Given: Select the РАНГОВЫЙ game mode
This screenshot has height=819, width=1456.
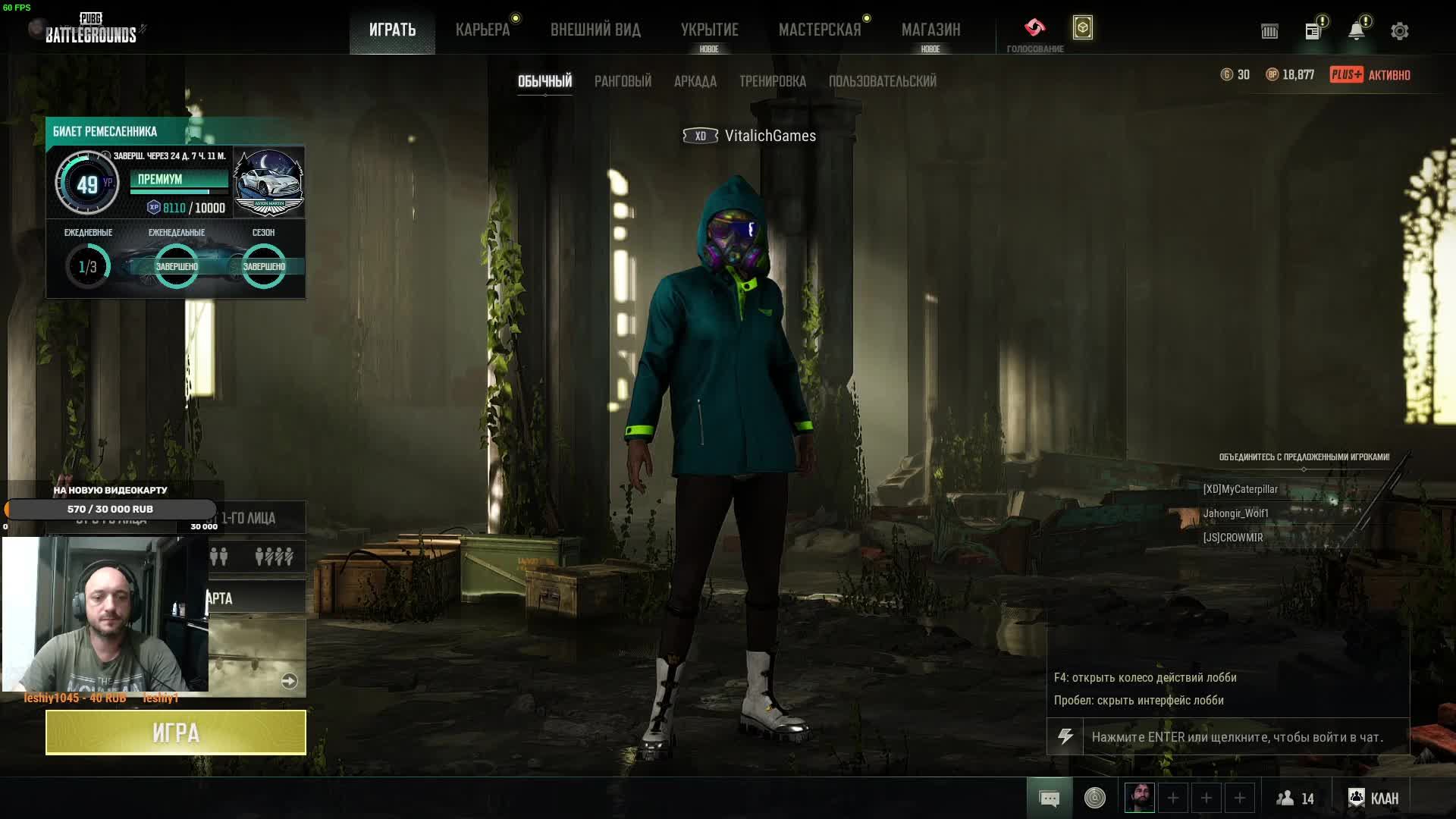Looking at the screenshot, I should point(623,81).
